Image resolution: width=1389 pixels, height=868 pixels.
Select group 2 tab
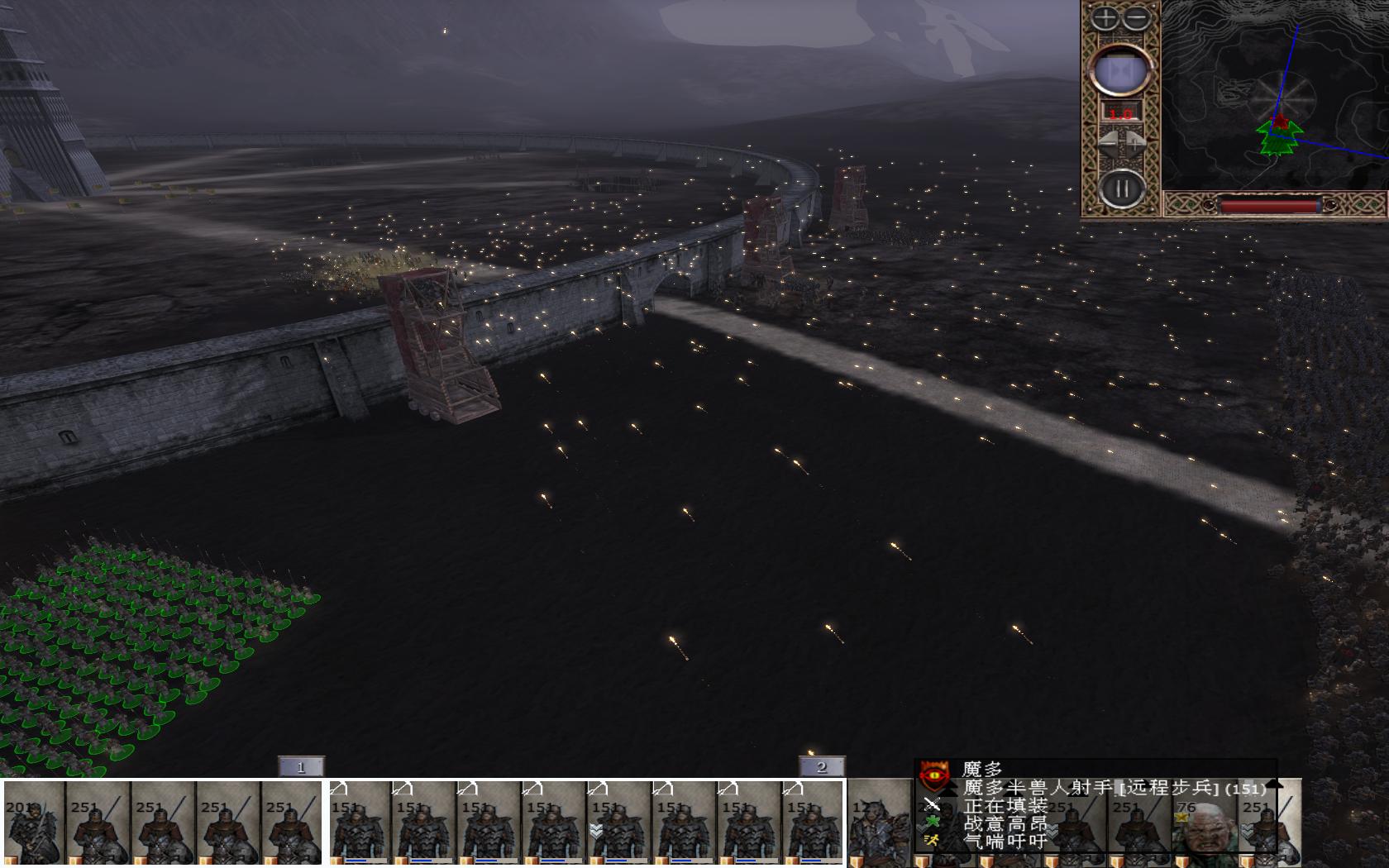(x=822, y=767)
